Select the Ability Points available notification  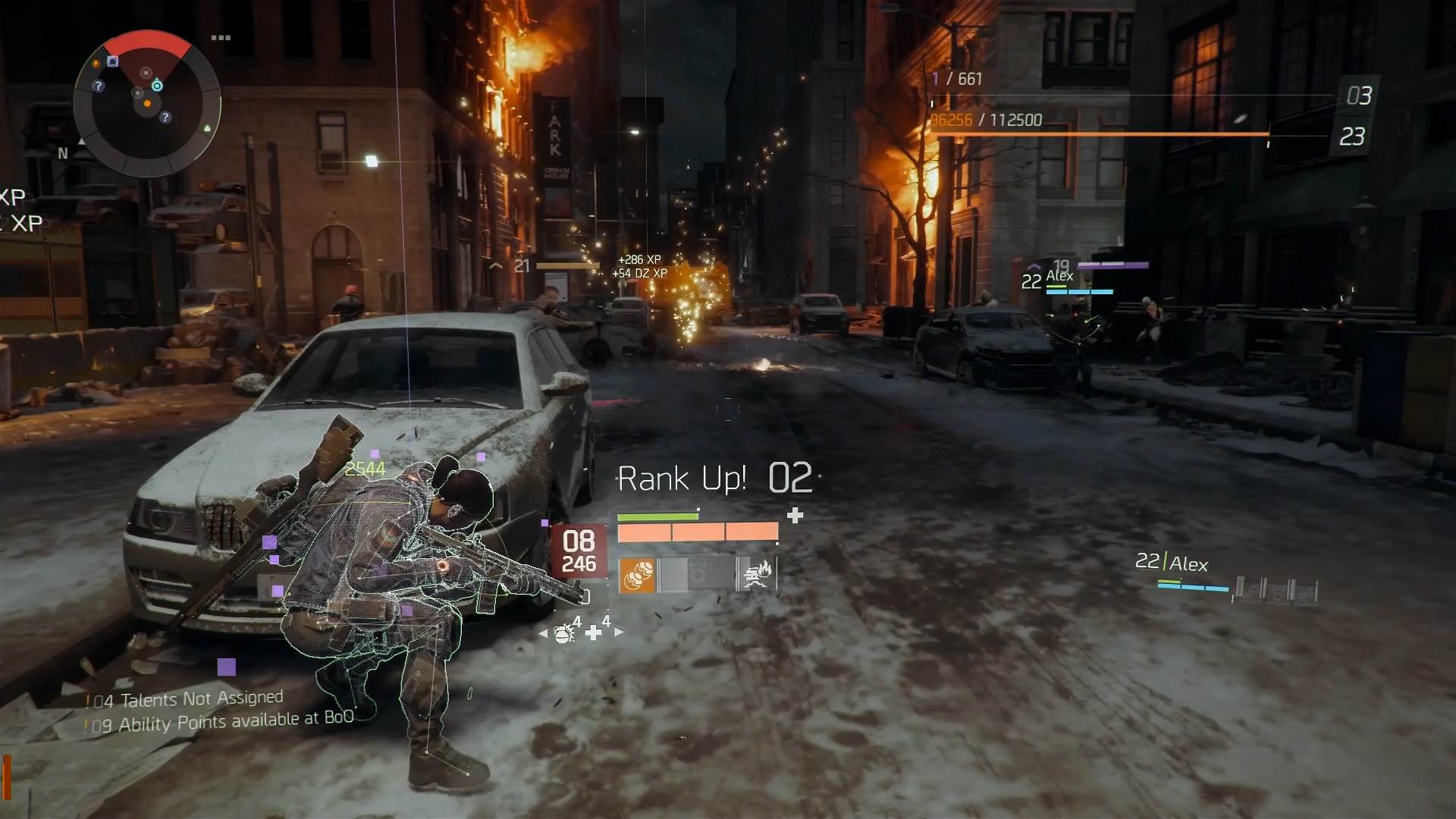click(x=221, y=721)
